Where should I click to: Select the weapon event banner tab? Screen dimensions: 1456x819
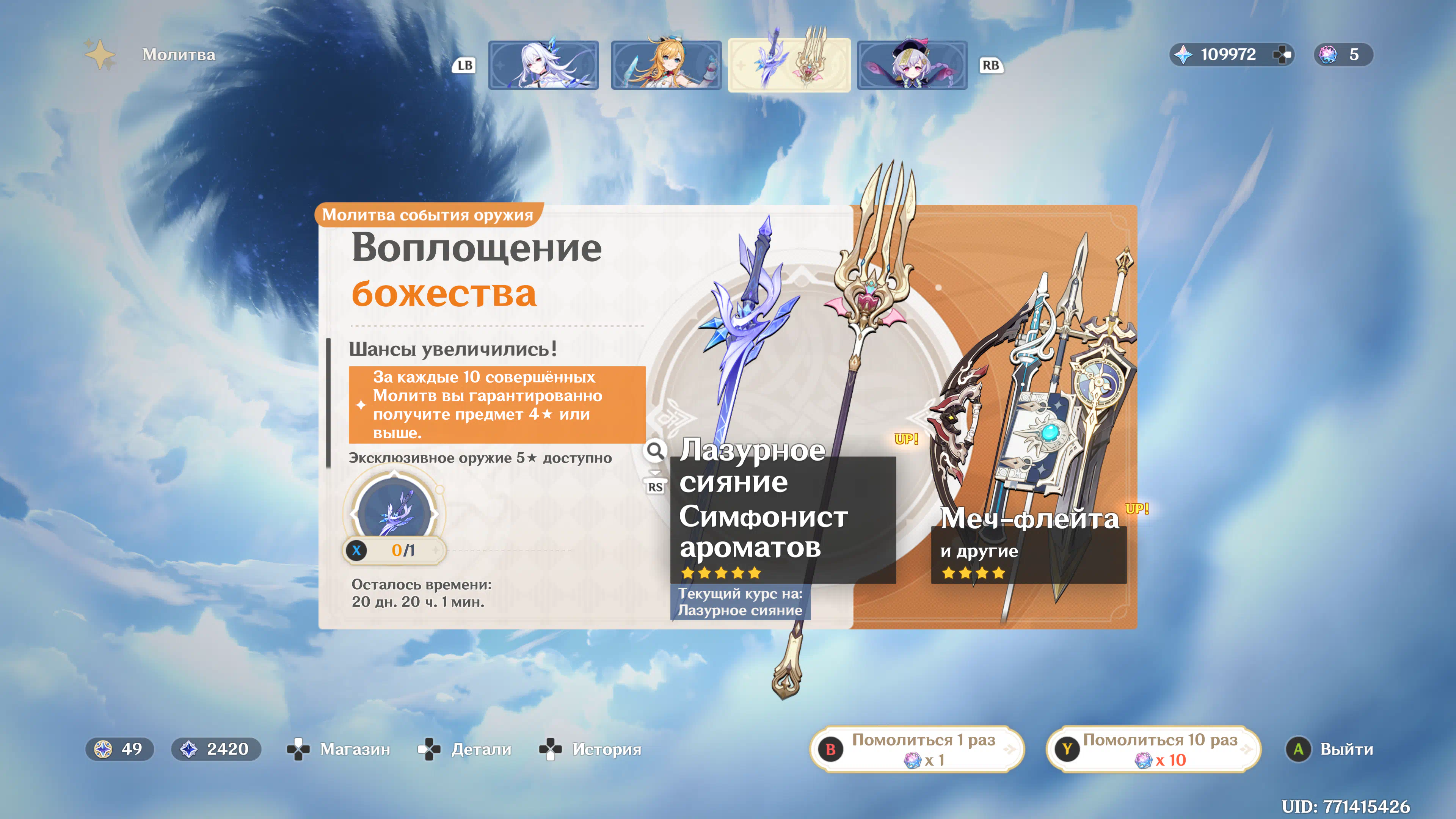(789, 65)
